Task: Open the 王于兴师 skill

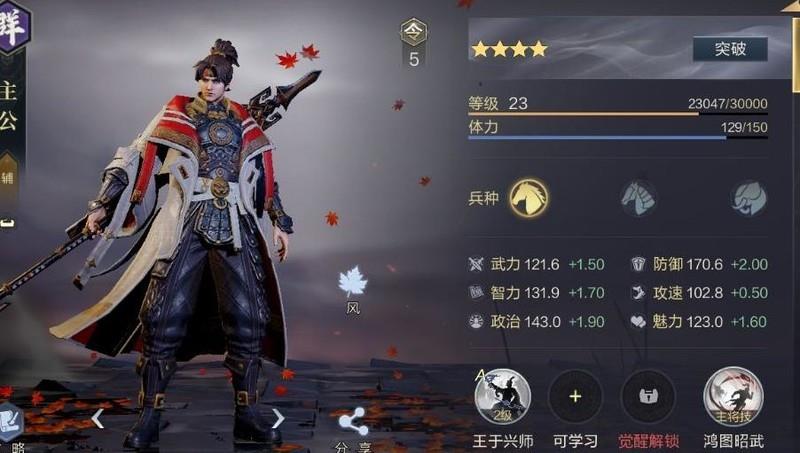Action: (x=502, y=397)
